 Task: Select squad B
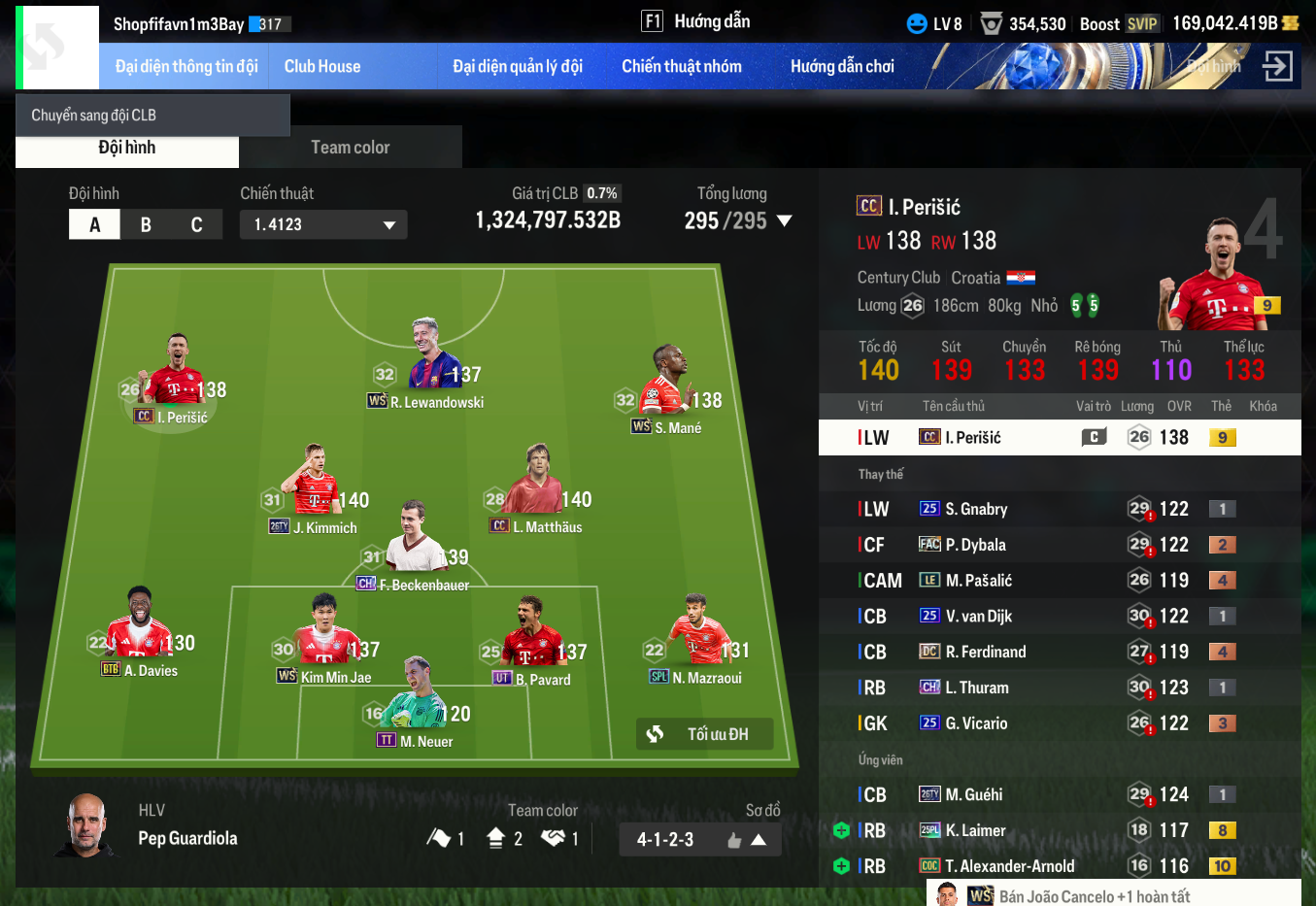[146, 224]
